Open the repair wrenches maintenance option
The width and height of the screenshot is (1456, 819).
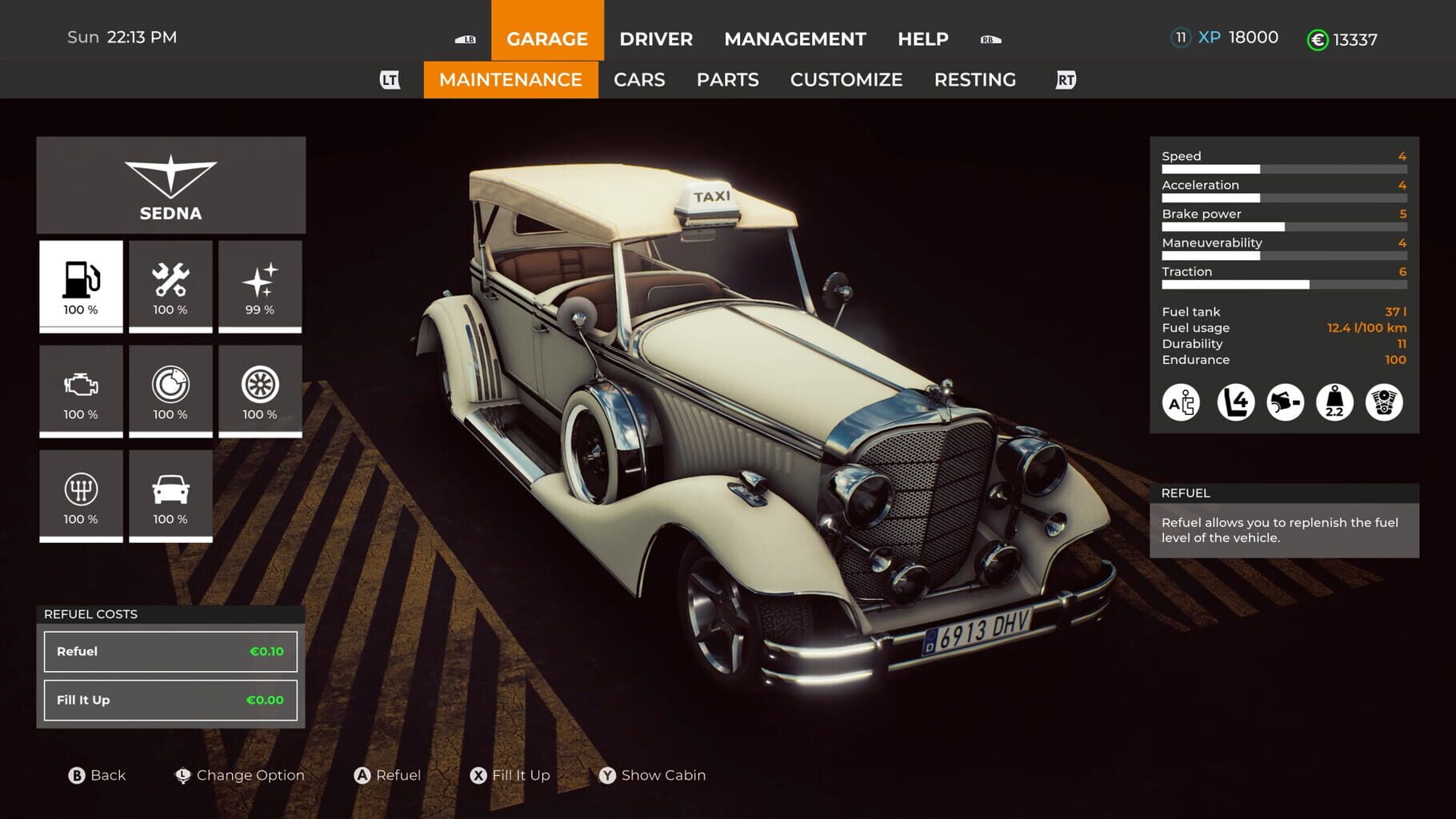(170, 286)
